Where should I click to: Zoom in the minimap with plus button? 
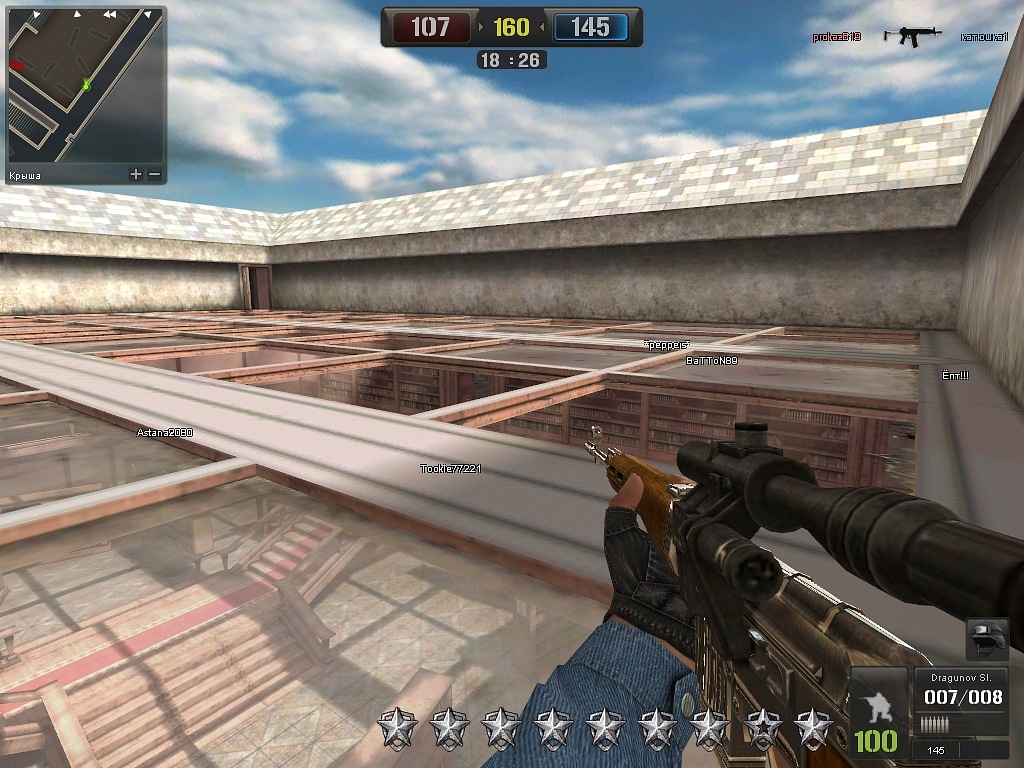pos(135,175)
